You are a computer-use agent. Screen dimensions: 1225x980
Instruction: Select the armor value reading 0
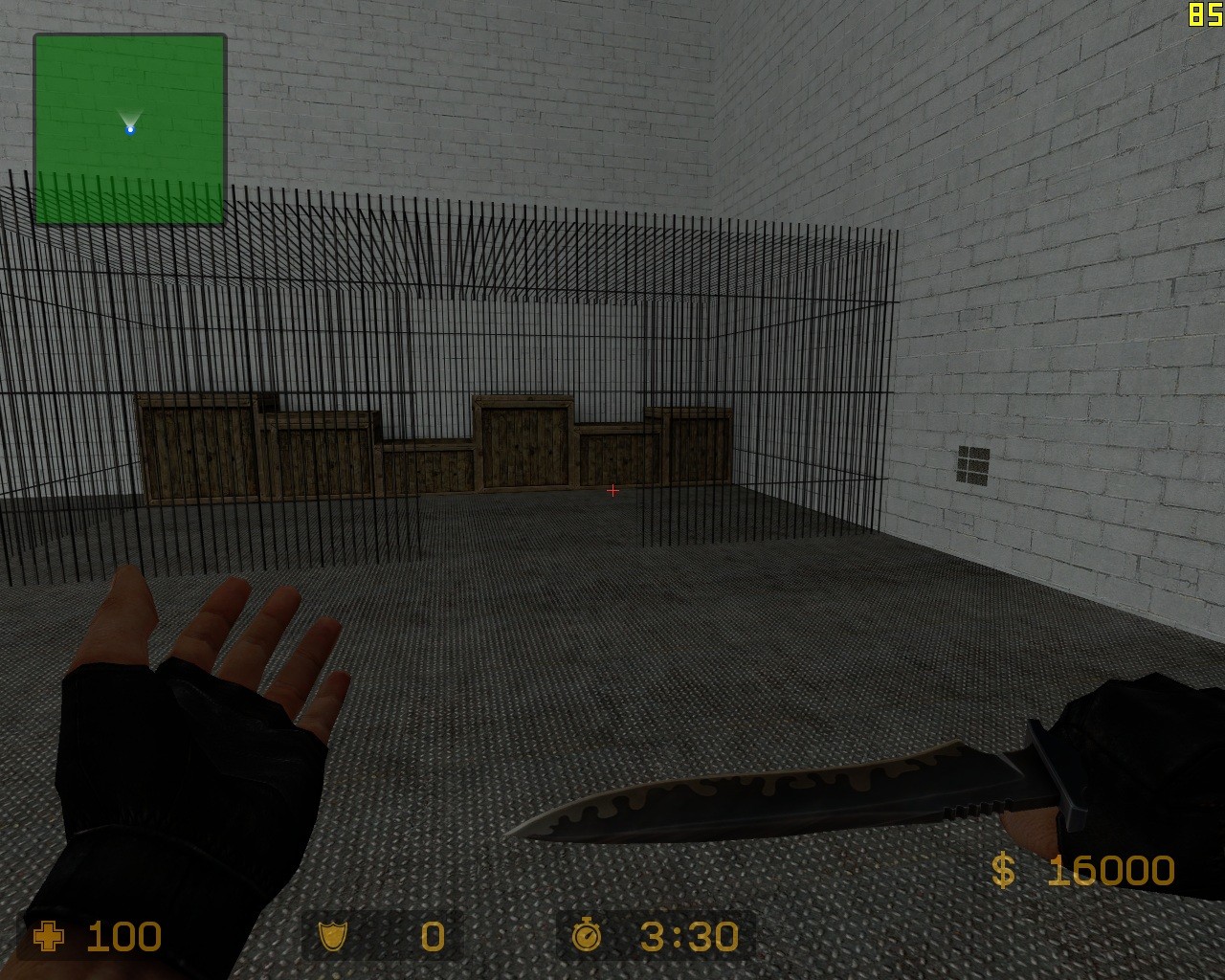click(433, 938)
